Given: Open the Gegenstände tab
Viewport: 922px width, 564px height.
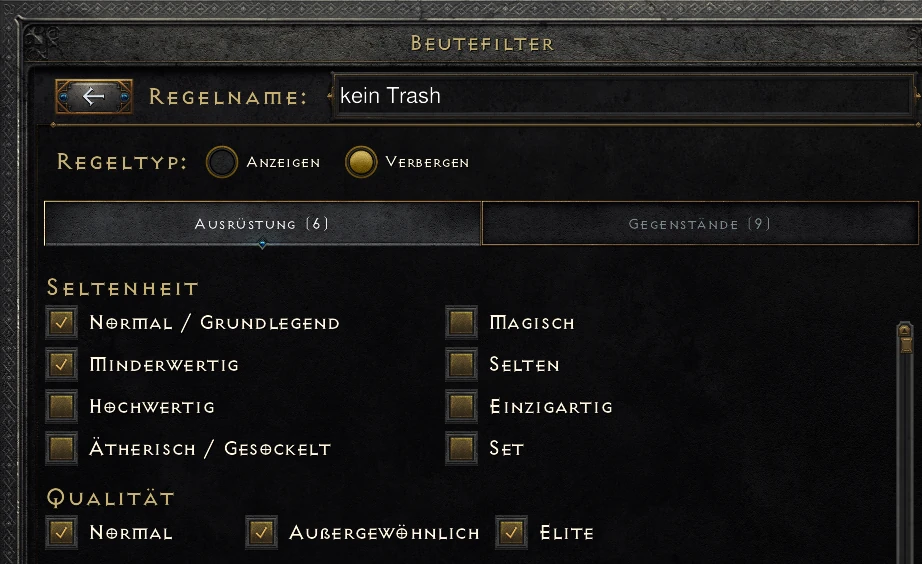Looking at the screenshot, I should click(699, 224).
